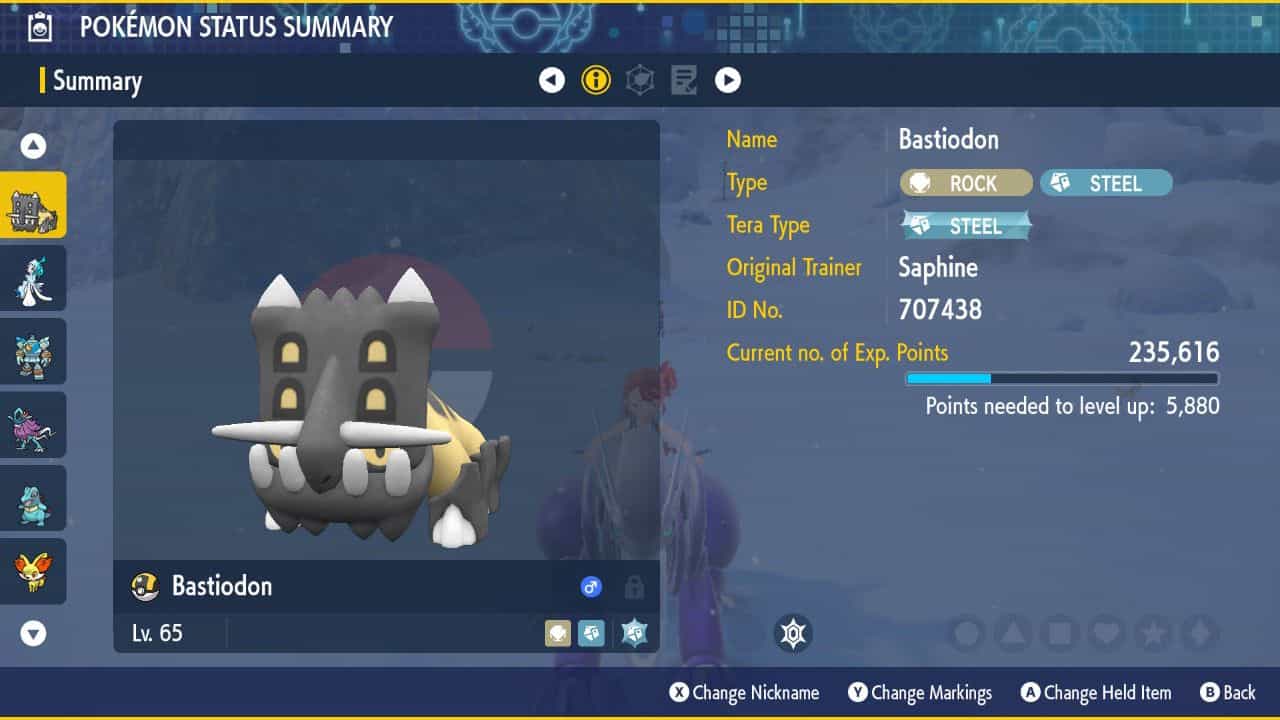
Task: Select the yellow info summary tab
Action: pyautogui.click(x=596, y=80)
